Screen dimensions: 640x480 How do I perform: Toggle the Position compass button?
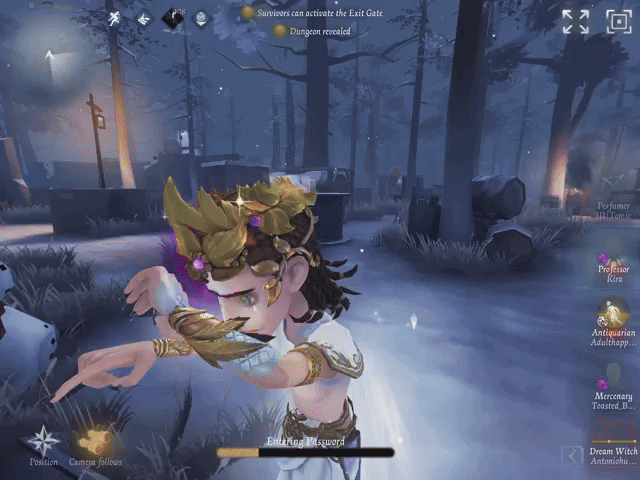pyautogui.click(x=43, y=442)
